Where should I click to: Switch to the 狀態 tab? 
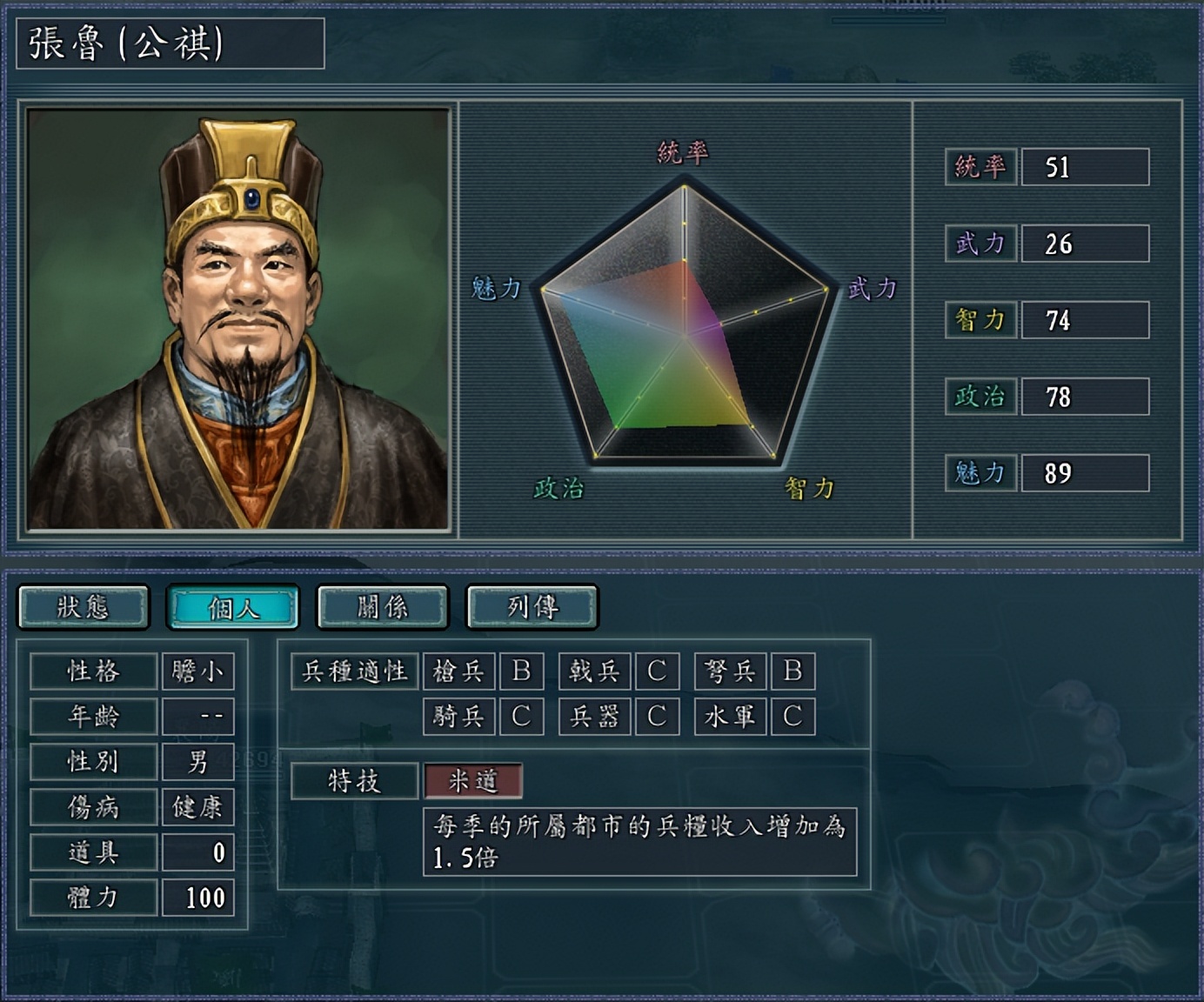(x=83, y=606)
